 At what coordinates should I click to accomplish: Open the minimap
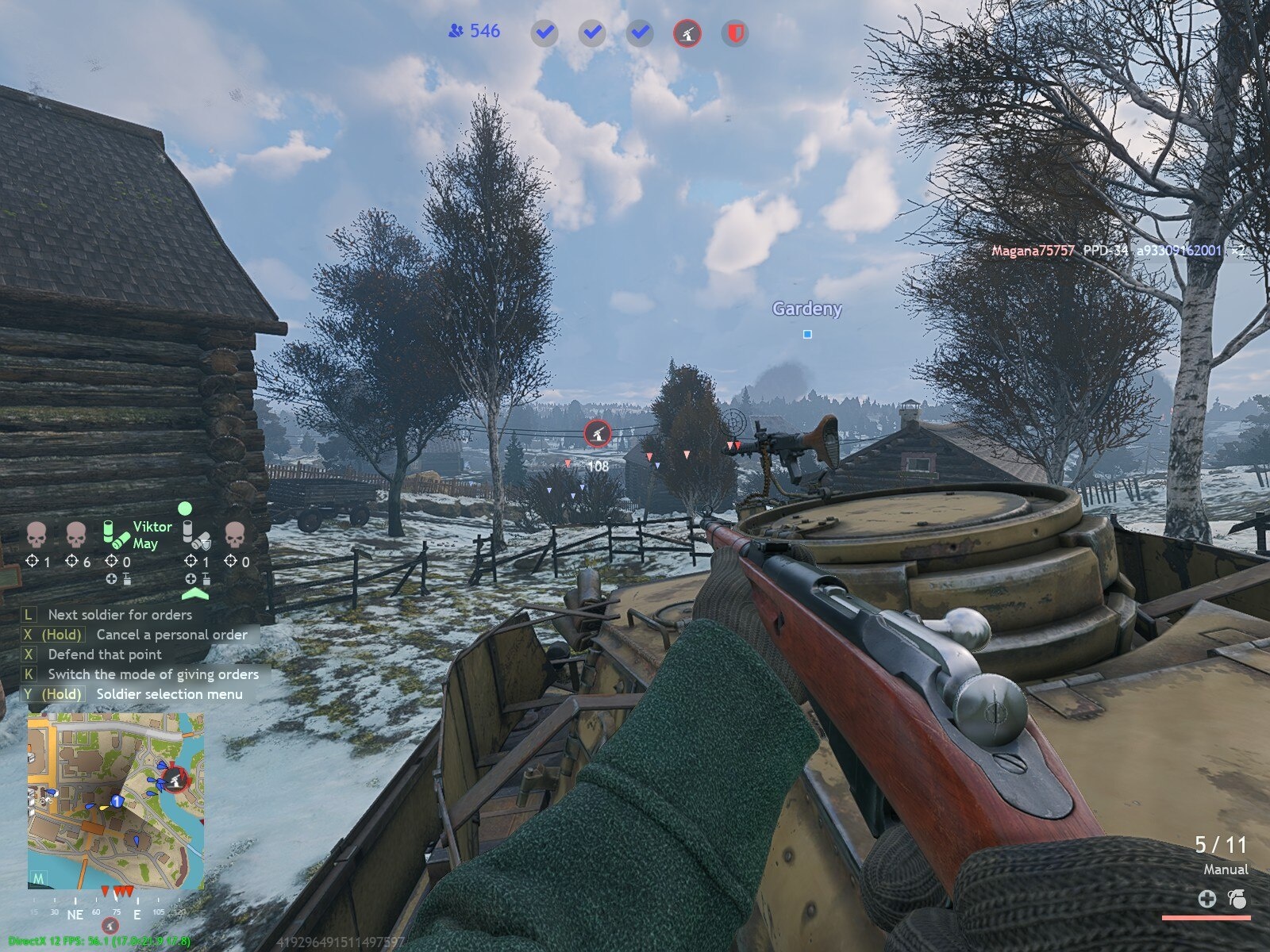click(x=116, y=800)
